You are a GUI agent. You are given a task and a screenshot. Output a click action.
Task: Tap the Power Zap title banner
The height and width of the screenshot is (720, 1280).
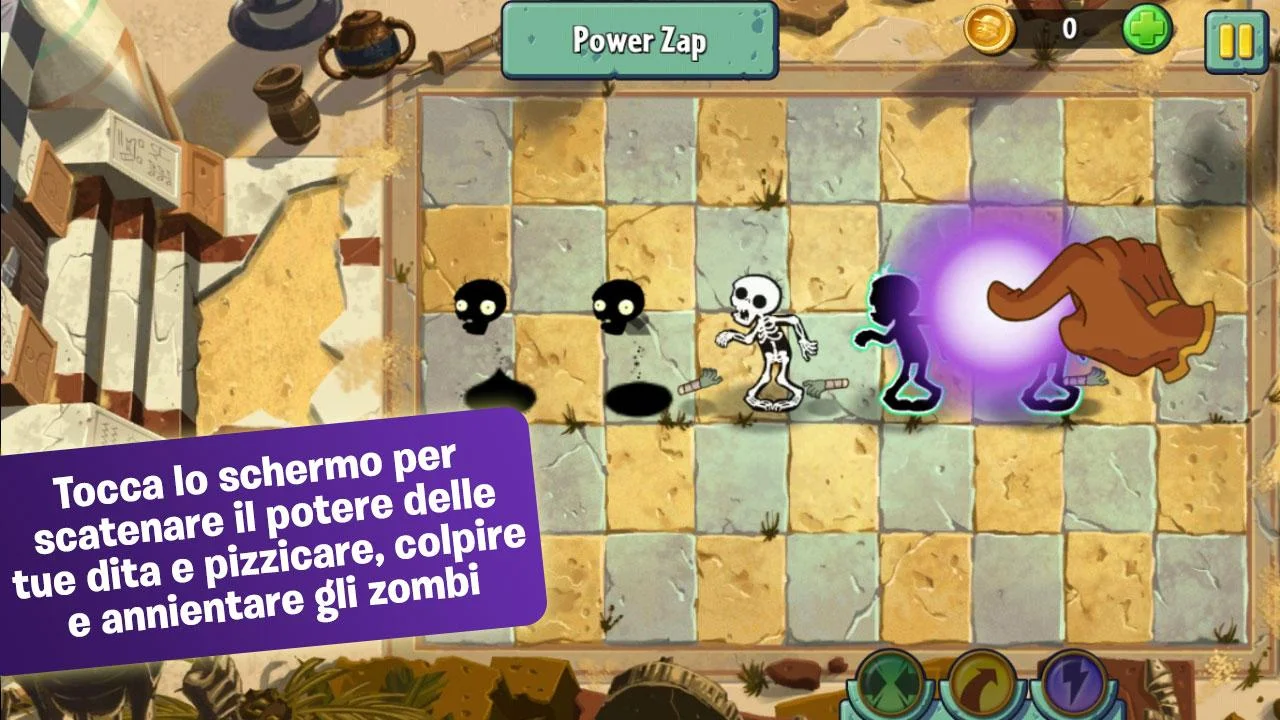pos(639,42)
